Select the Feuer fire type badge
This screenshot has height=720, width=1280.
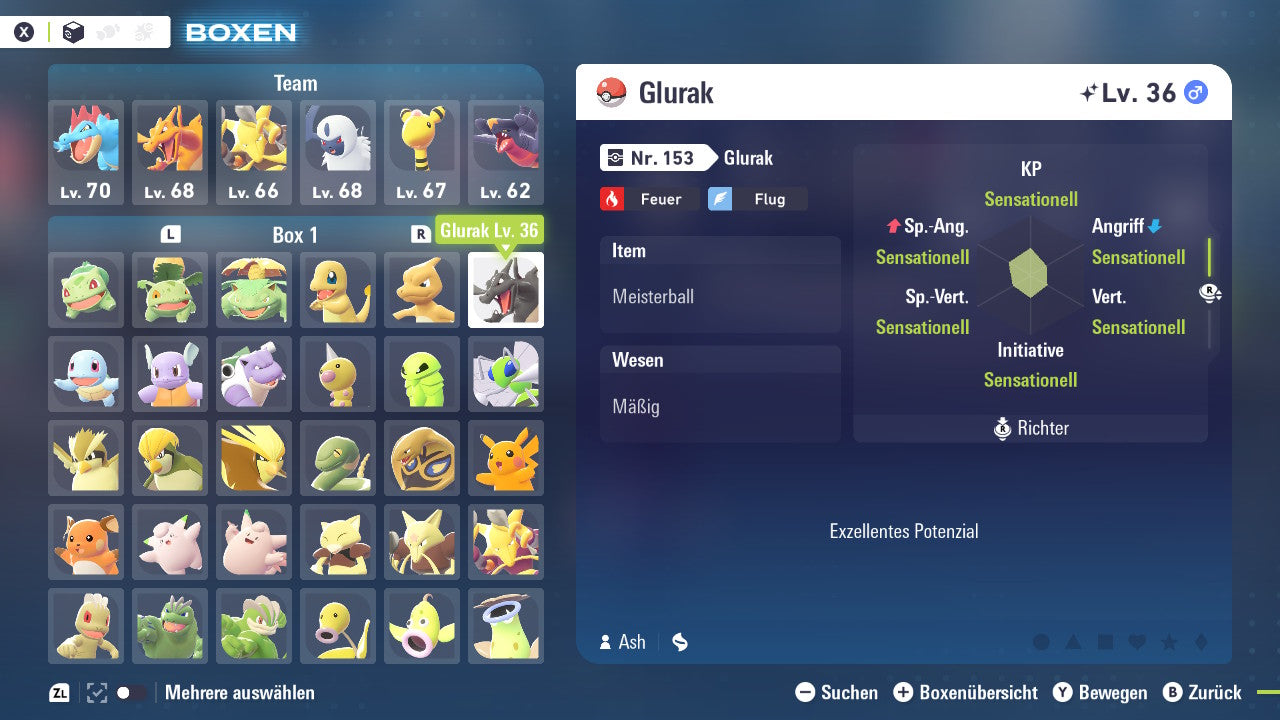coord(649,198)
